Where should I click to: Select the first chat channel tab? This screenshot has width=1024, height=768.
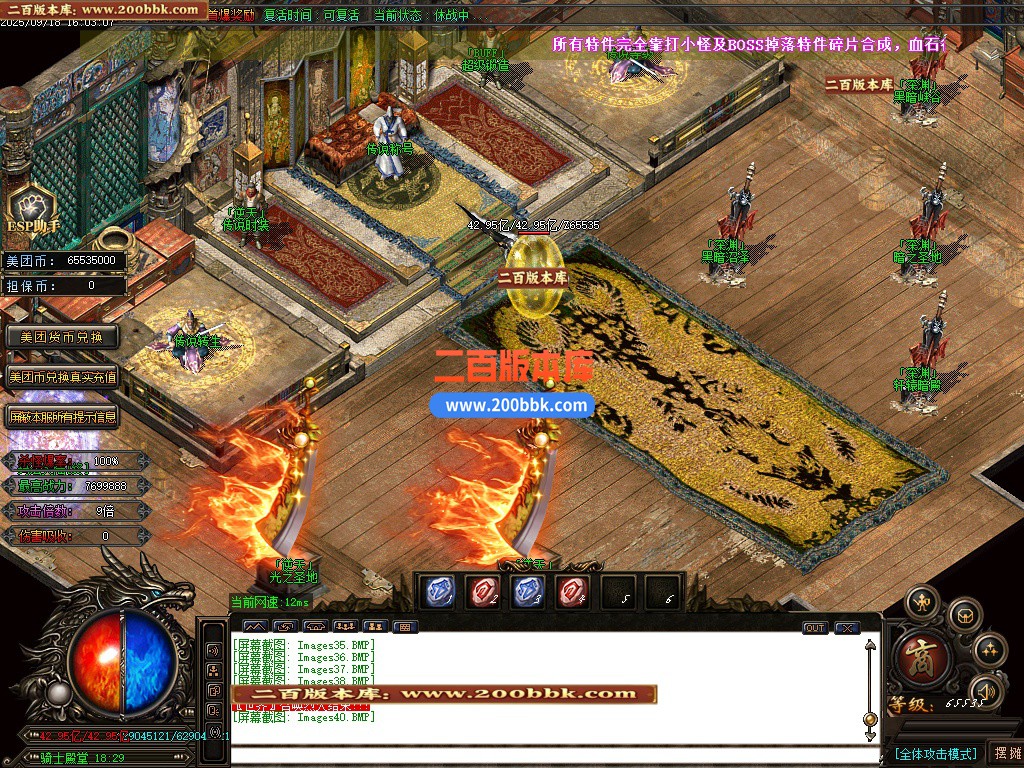click(x=254, y=627)
